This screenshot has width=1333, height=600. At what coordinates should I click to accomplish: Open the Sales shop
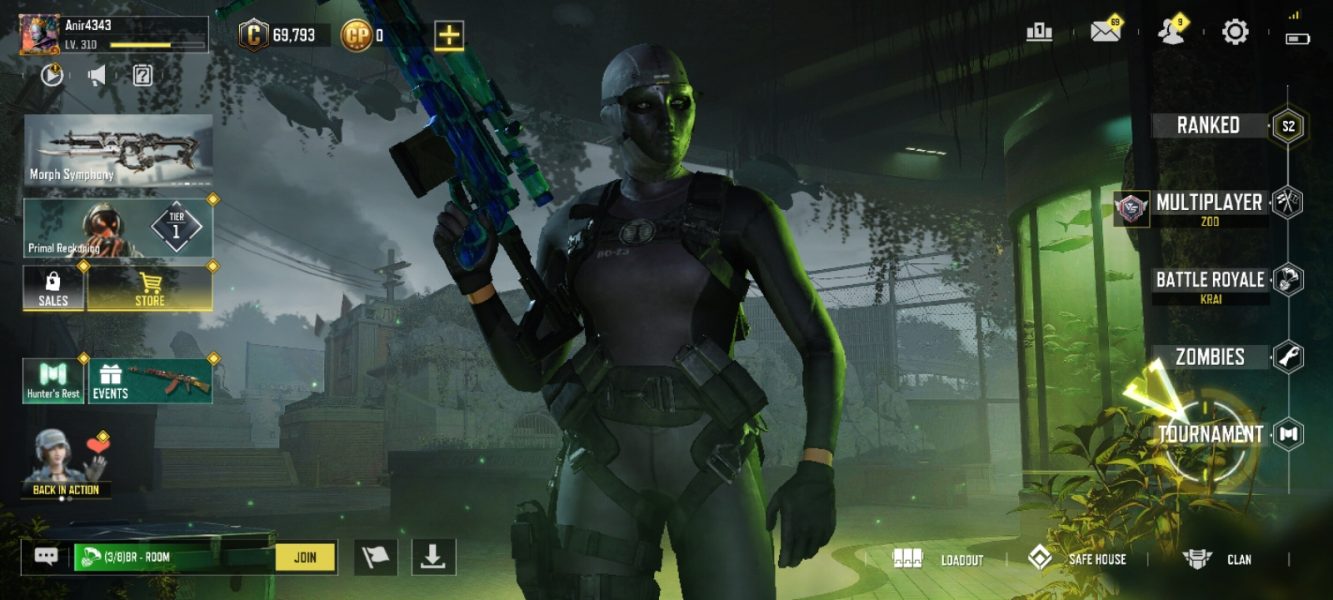[53, 288]
